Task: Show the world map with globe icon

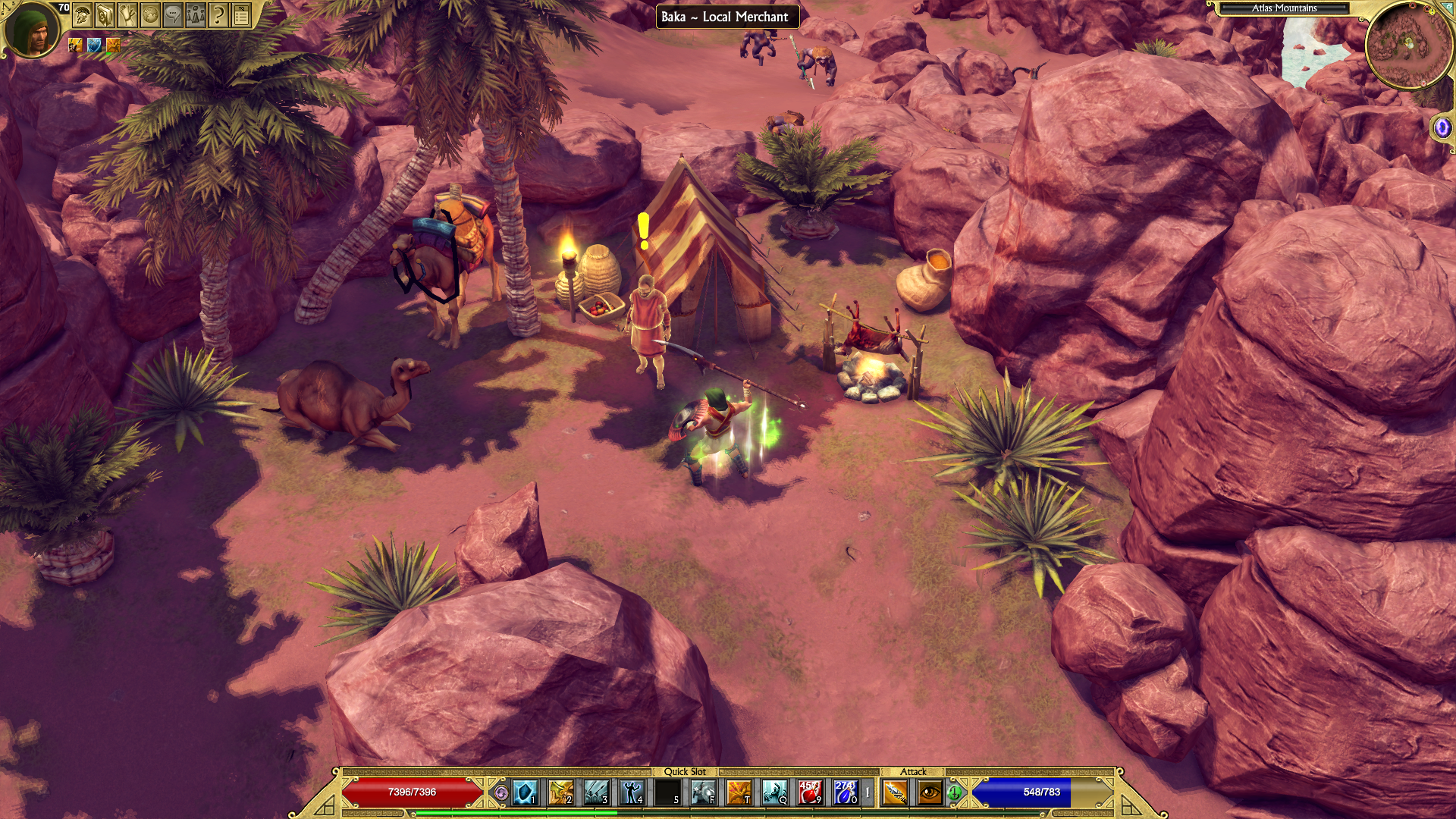Action: pyautogui.click(x=150, y=15)
